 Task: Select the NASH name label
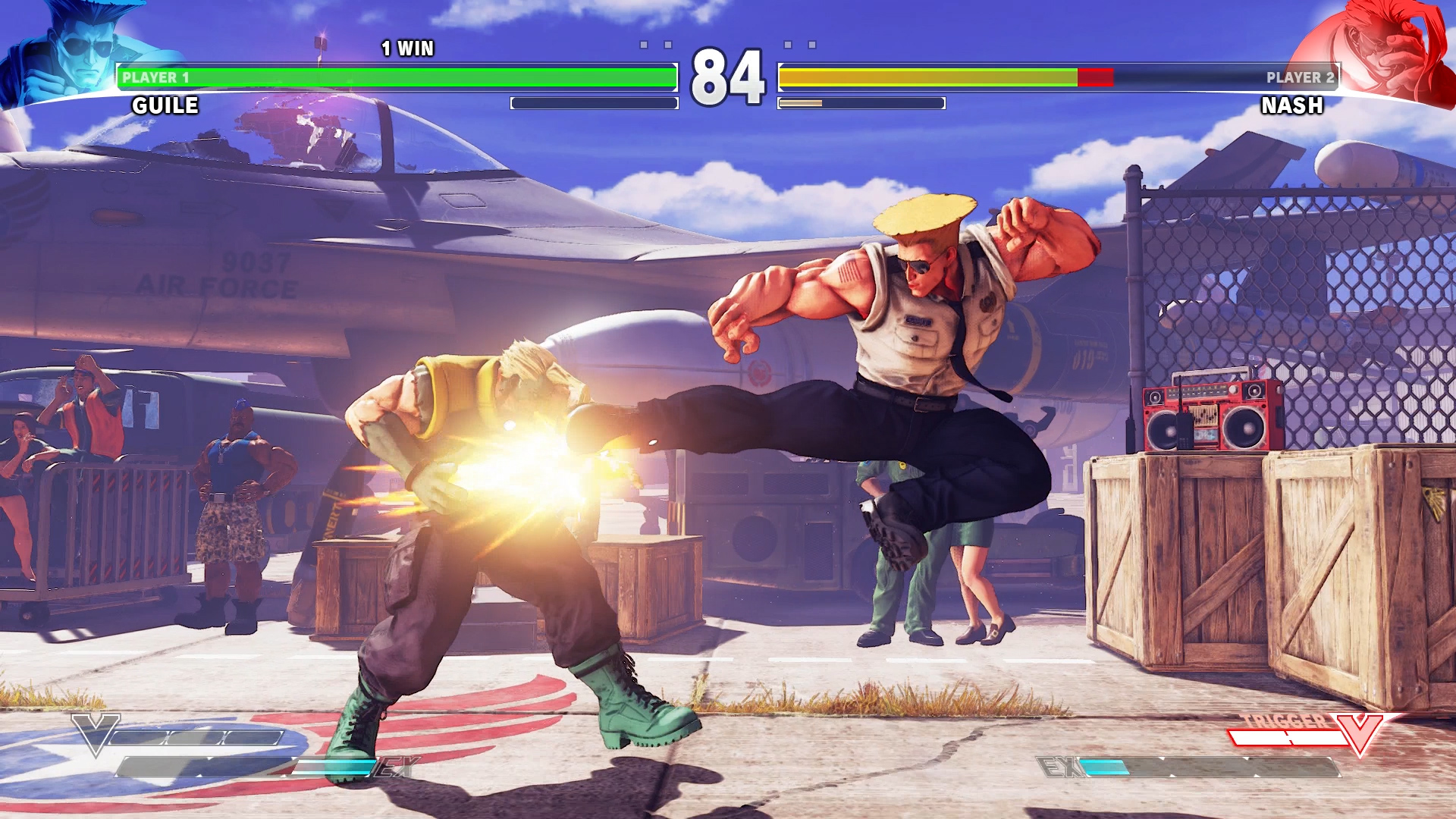click(1291, 107)
